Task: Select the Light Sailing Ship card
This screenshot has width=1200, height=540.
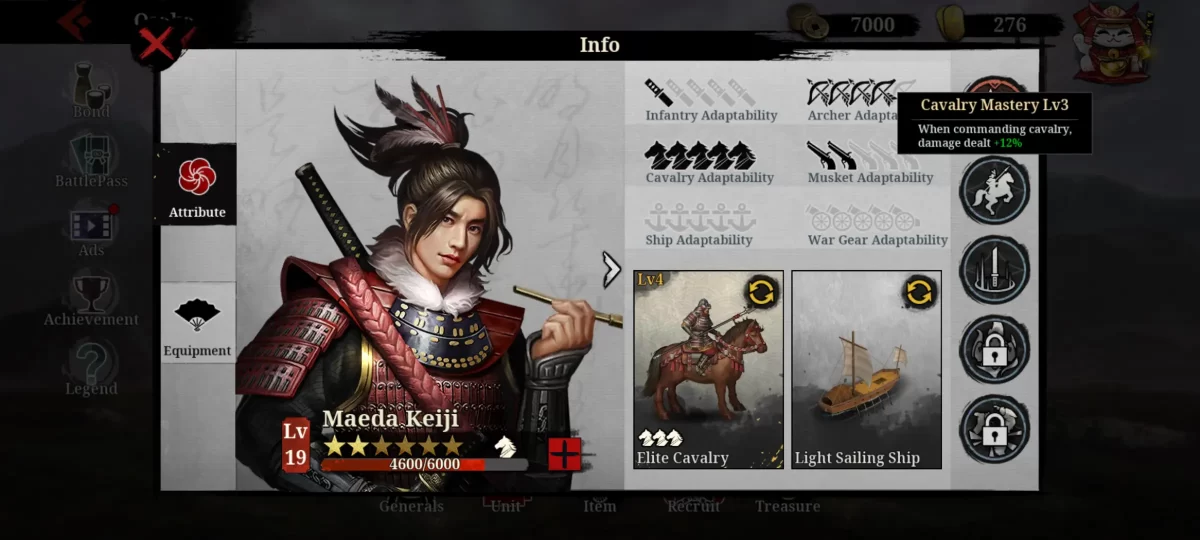Action: [866, 370]
